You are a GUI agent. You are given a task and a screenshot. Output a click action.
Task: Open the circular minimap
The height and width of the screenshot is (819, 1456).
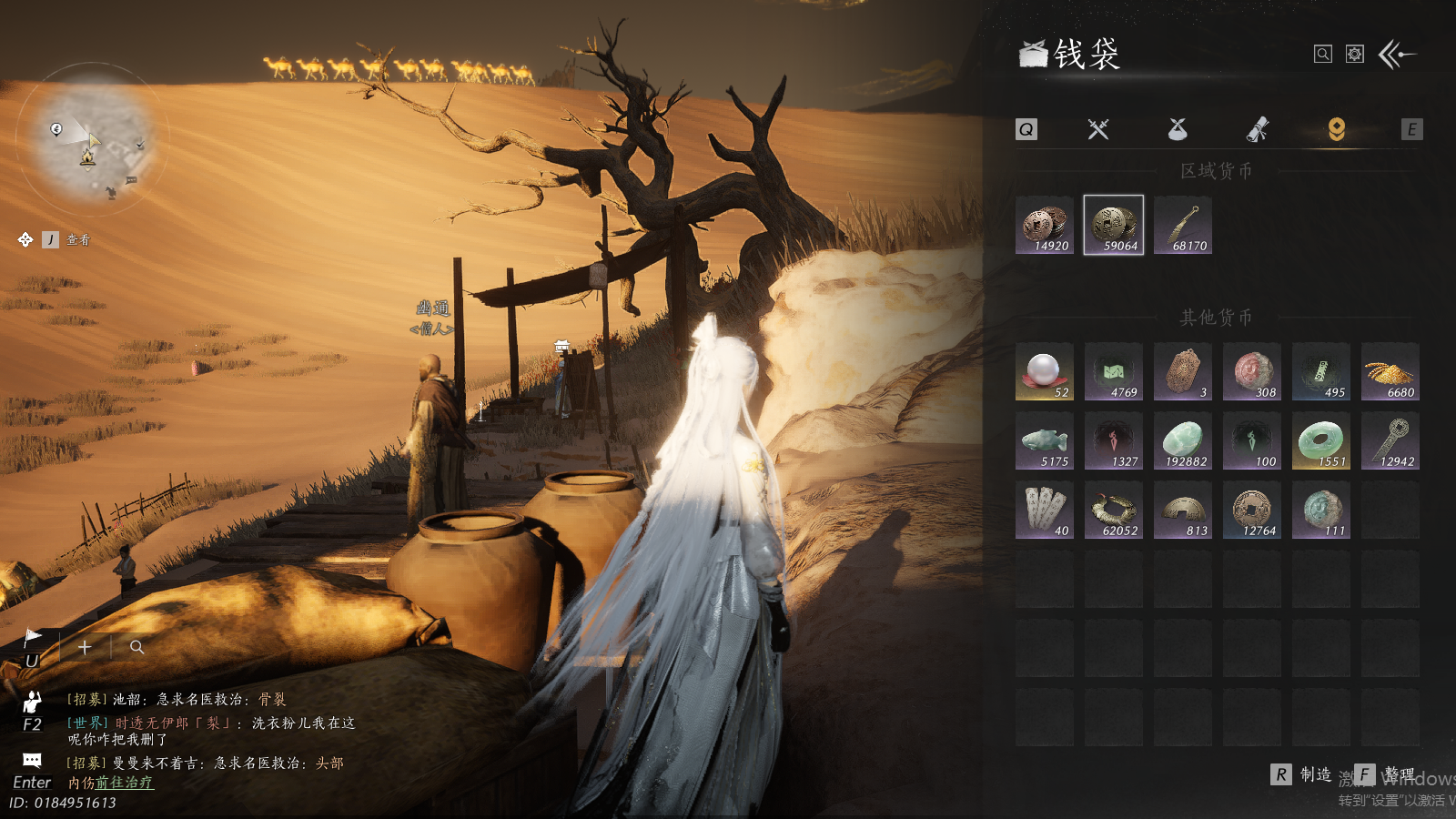click(93, 136)
